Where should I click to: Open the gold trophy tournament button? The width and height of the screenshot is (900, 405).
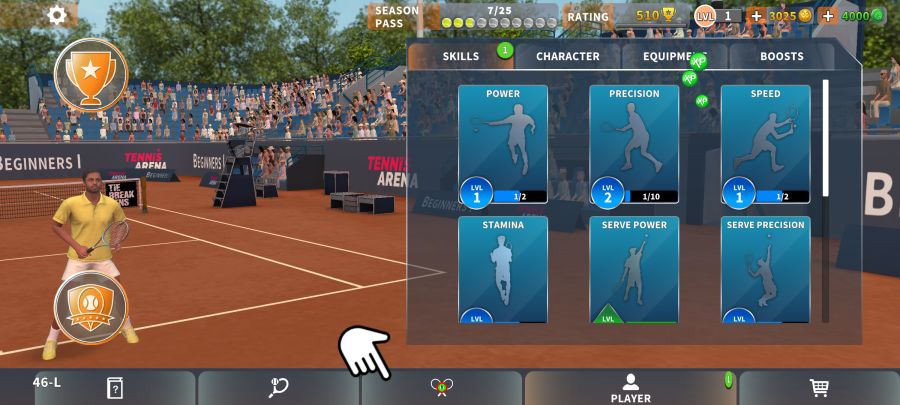tap(90, 74)
